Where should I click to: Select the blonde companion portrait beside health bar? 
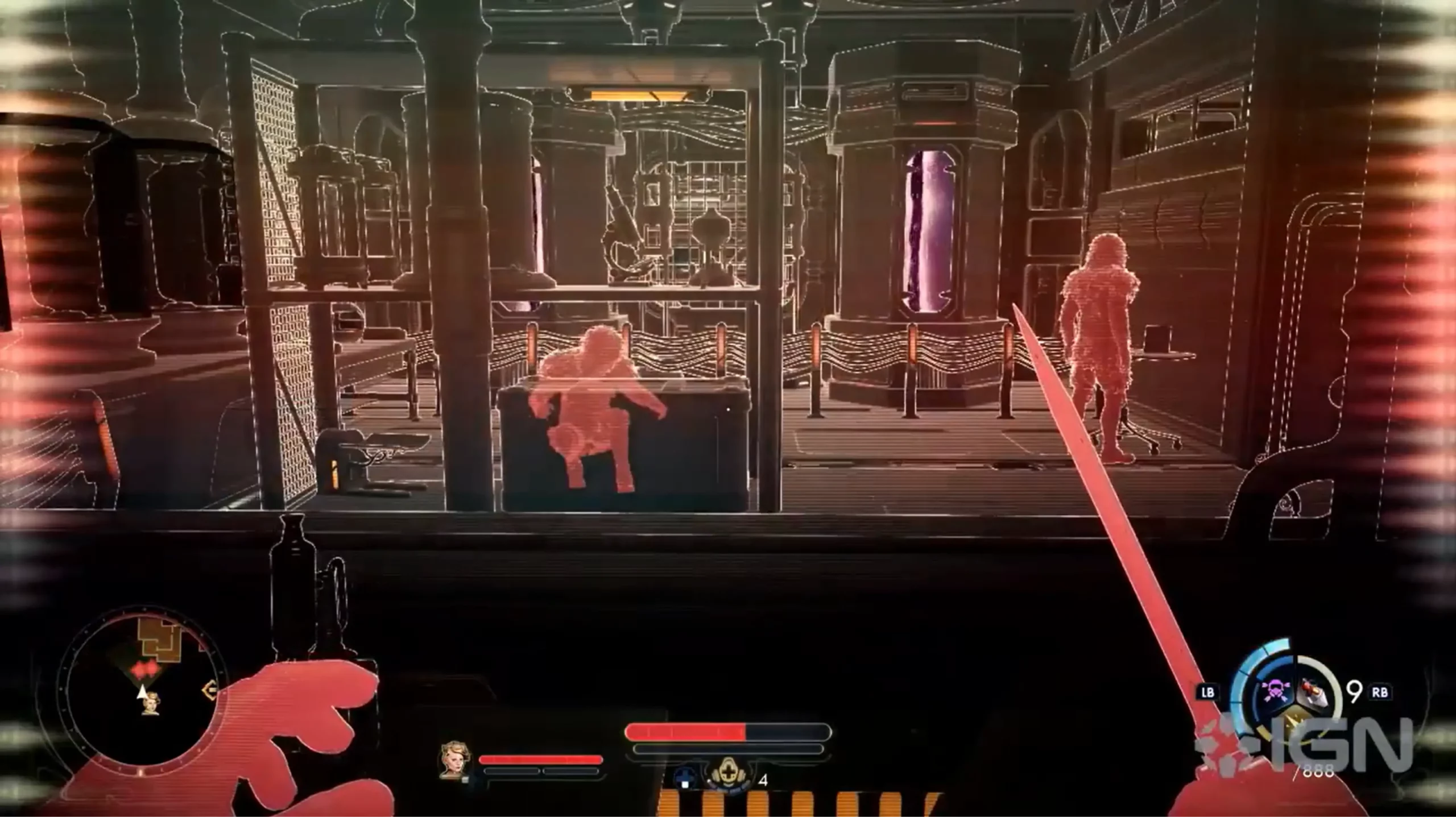pyautogui.click(x=452, y=759)
